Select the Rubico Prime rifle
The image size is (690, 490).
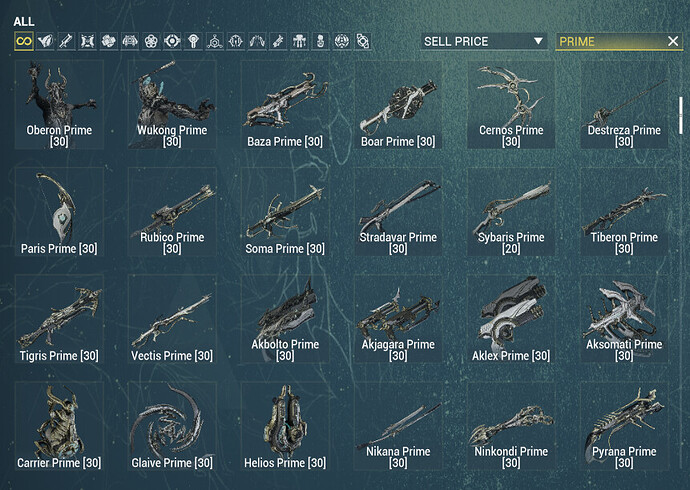coord(172,212)
